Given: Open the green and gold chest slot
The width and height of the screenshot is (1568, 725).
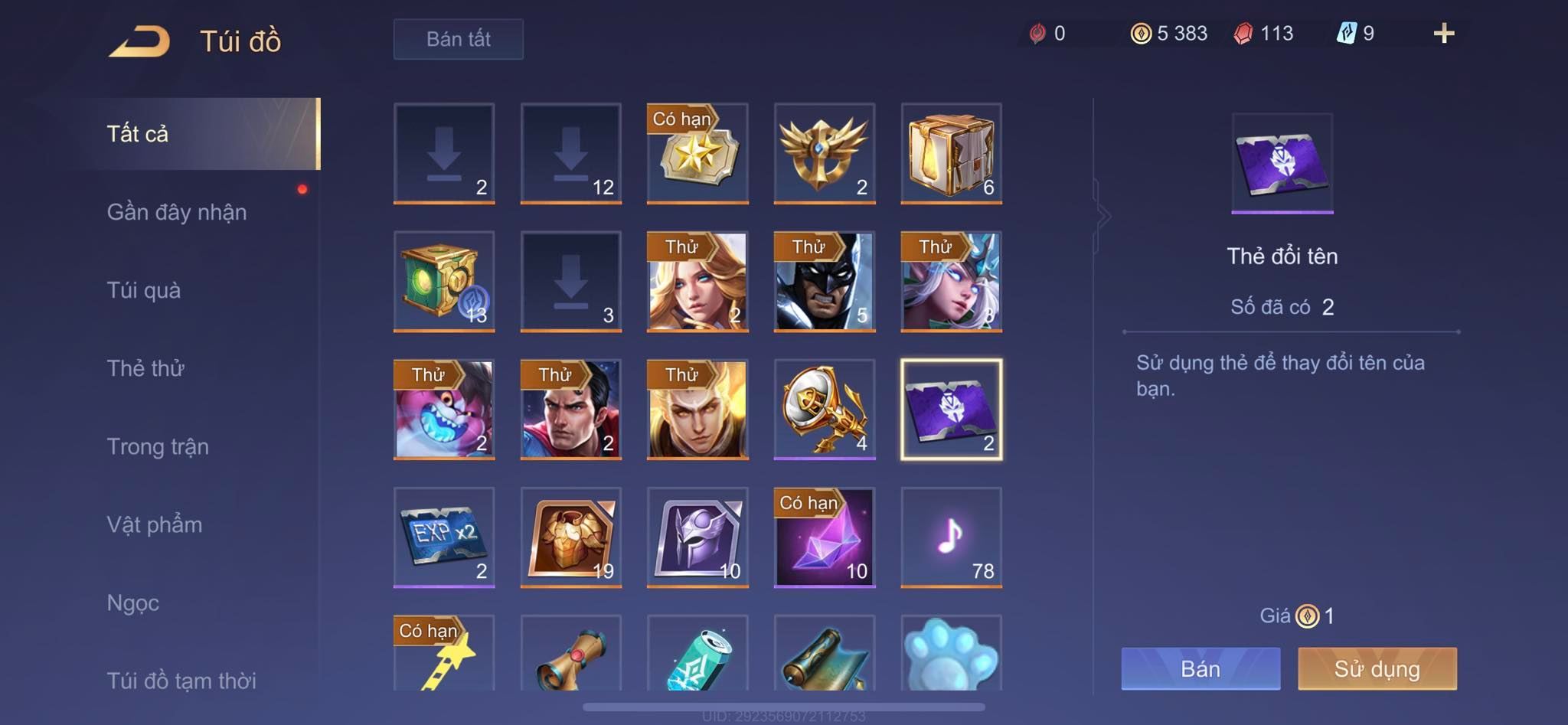Looking at the screenshot, I should (444, 281).
